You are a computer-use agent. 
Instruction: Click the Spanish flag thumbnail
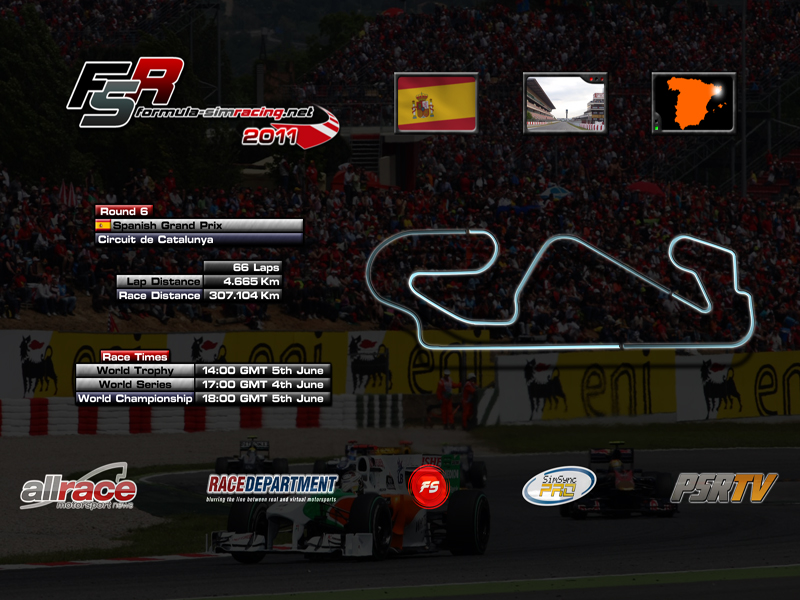point(436,103)
